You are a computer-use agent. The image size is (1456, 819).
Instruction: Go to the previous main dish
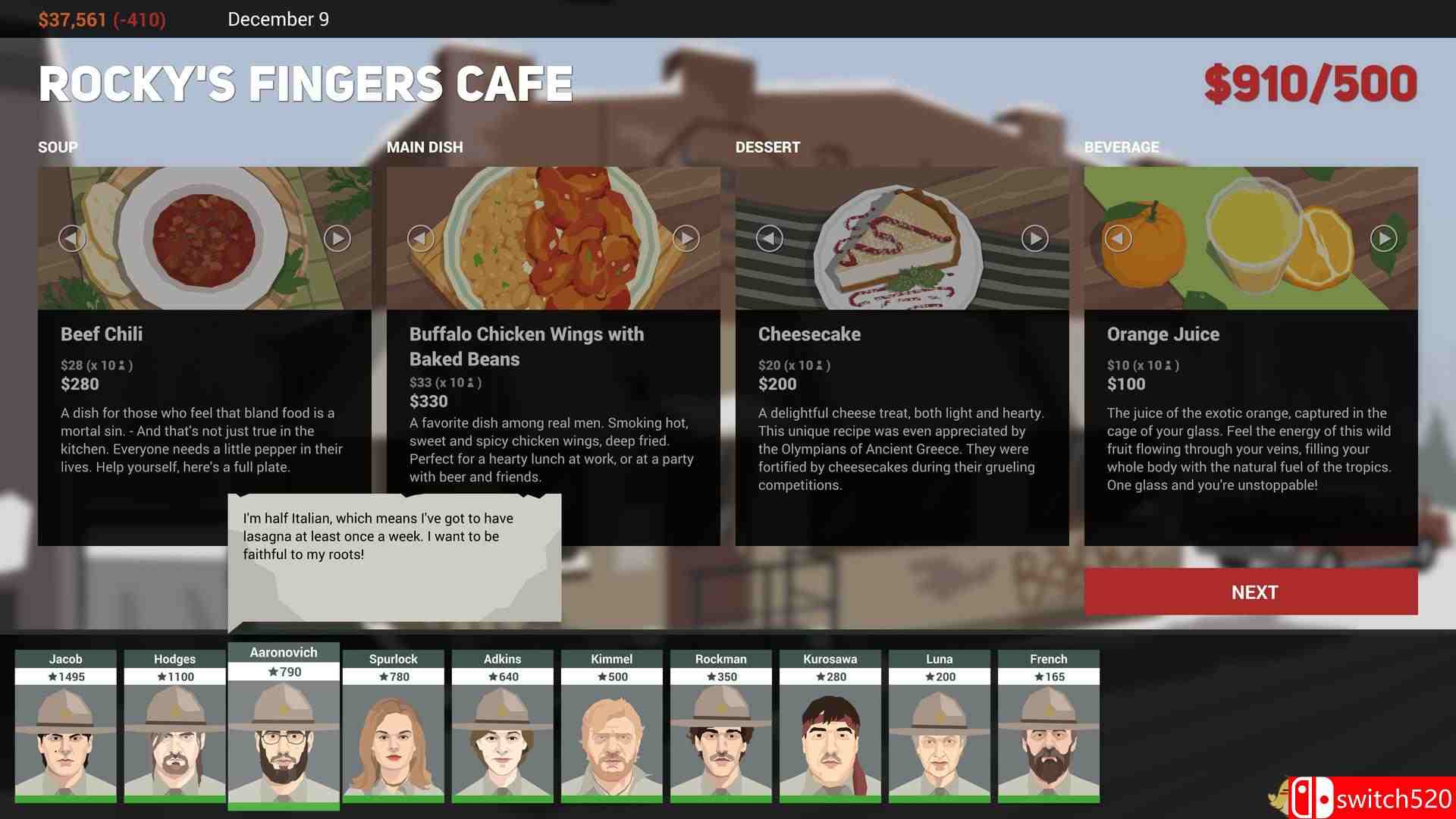[421, 239]
